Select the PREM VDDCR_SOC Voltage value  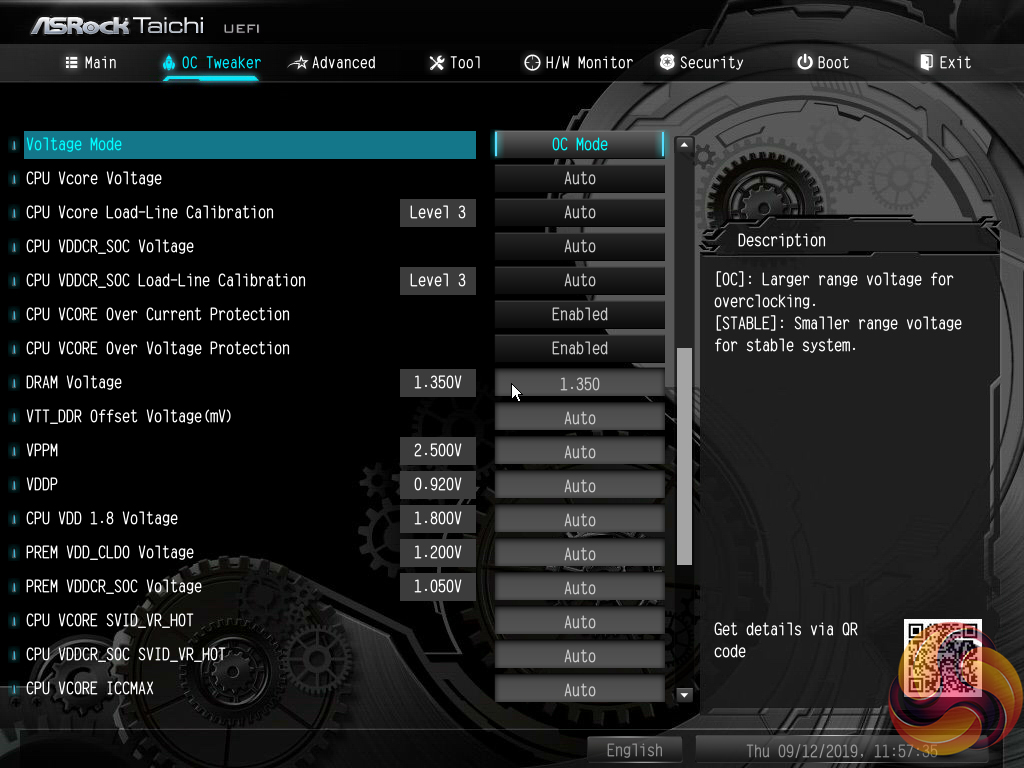[x=579, y=588]
